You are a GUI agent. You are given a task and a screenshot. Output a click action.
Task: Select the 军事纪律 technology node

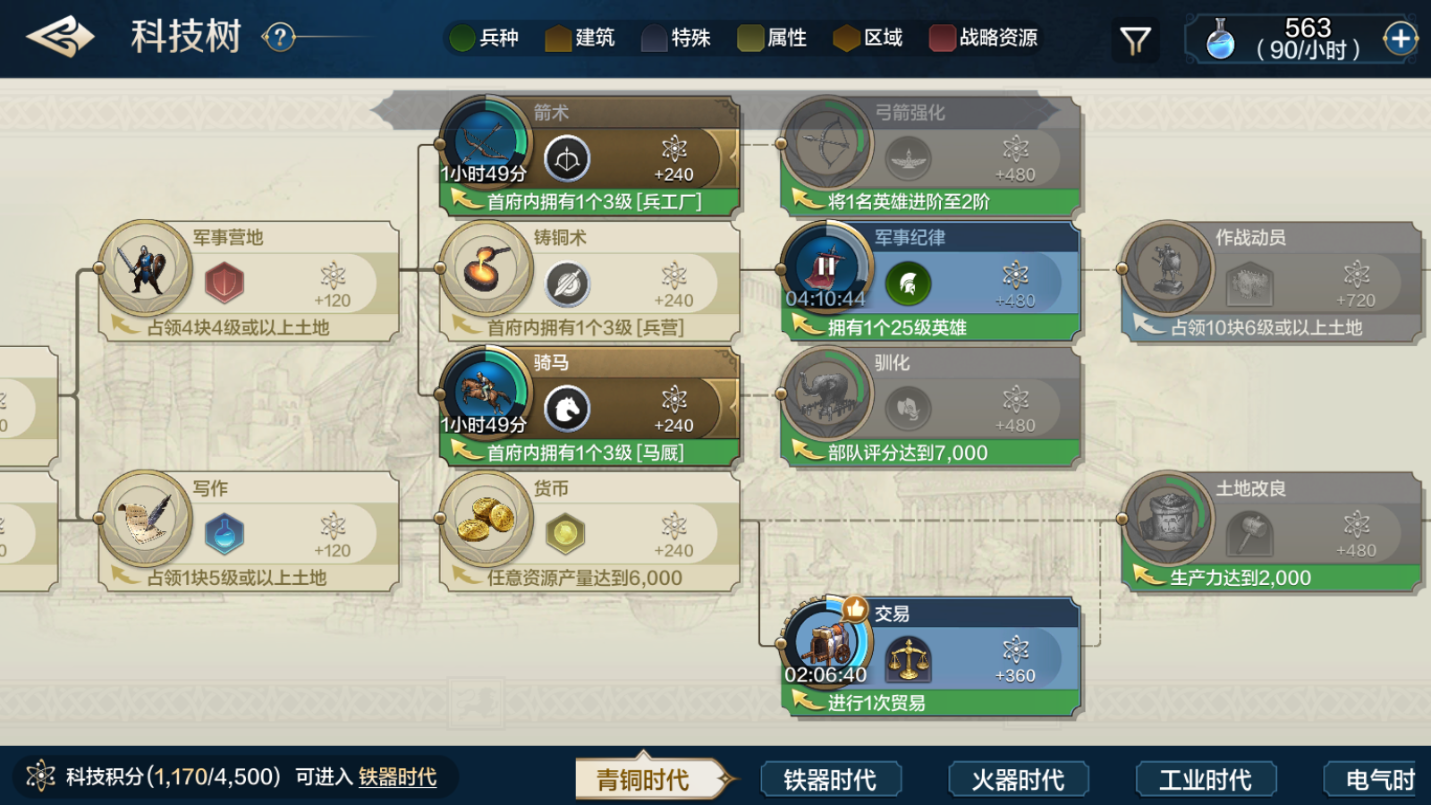[x=930, y=282]
